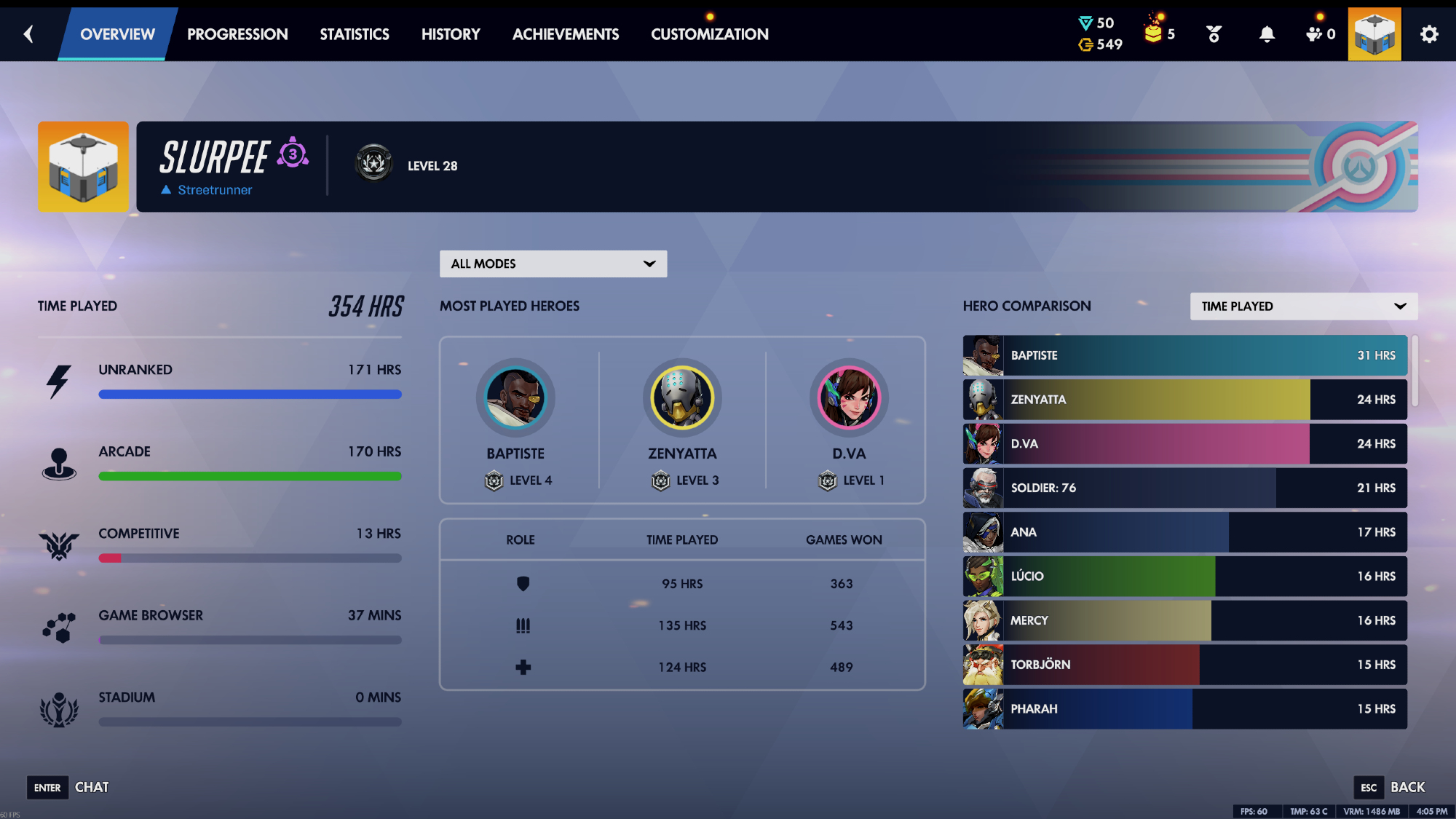
Task: Click the Torbjörn hero comparison row
Action: point(1184,665)
